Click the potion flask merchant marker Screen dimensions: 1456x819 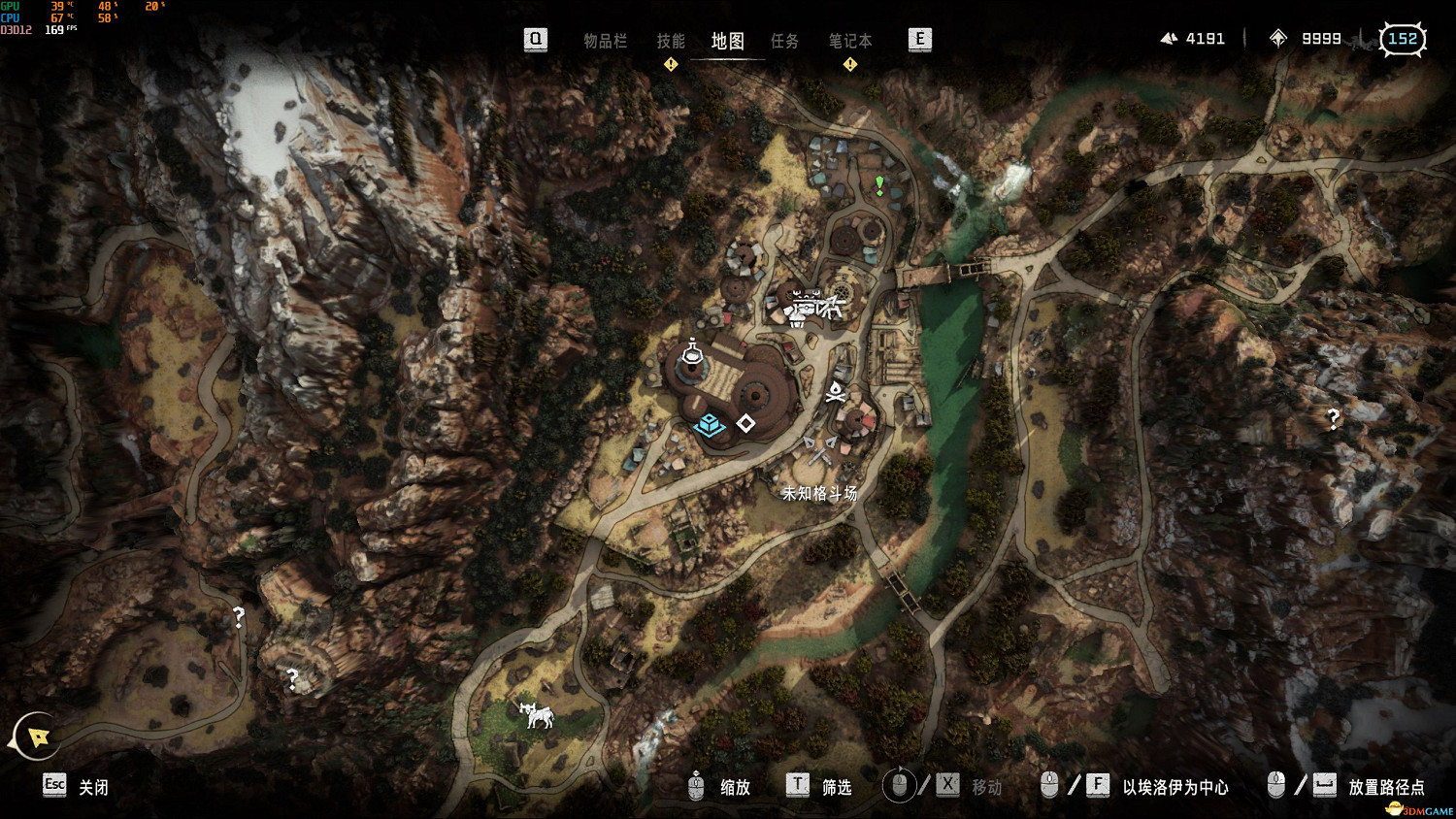click(x=691, y=353)
